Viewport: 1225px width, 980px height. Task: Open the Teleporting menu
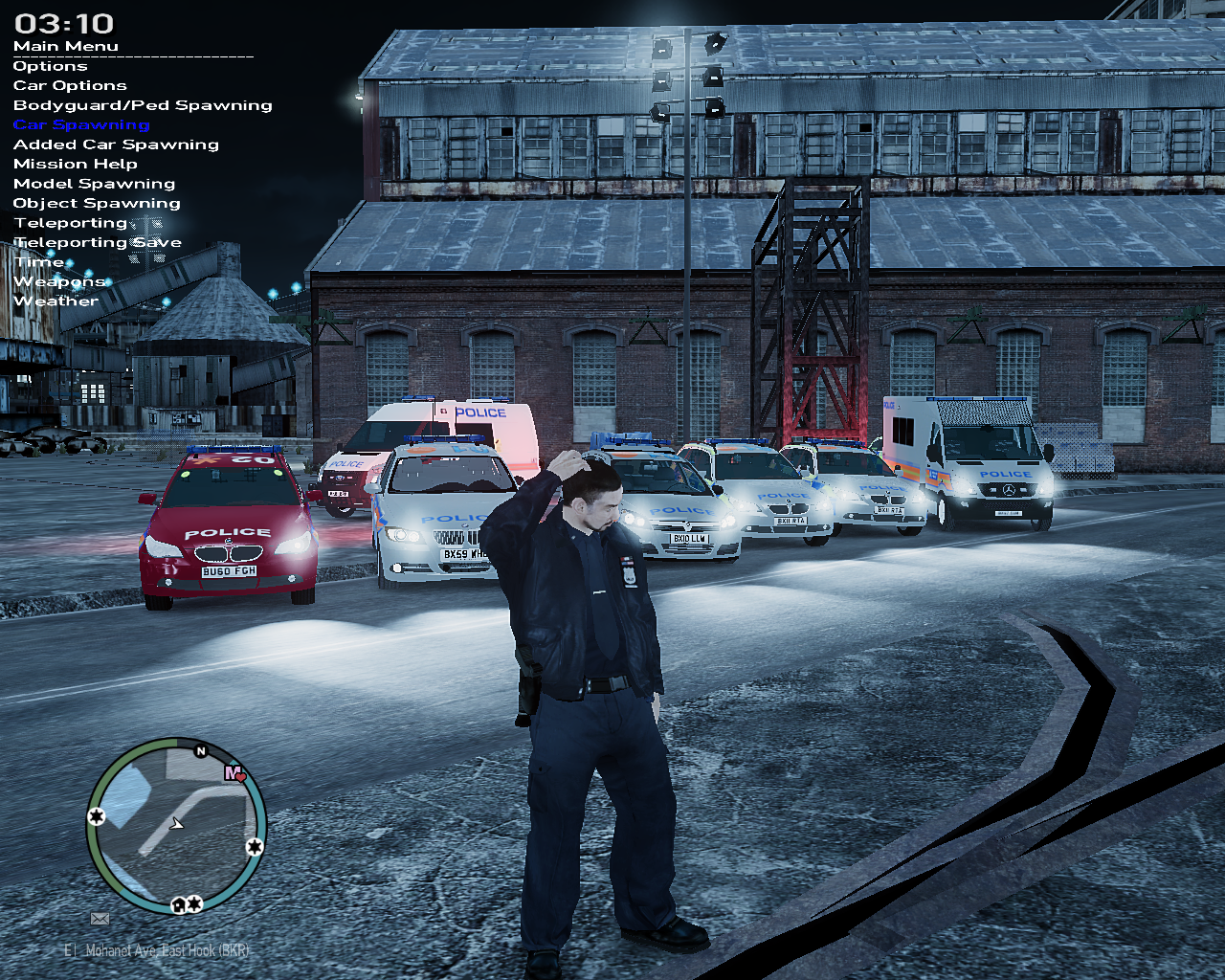71,223
